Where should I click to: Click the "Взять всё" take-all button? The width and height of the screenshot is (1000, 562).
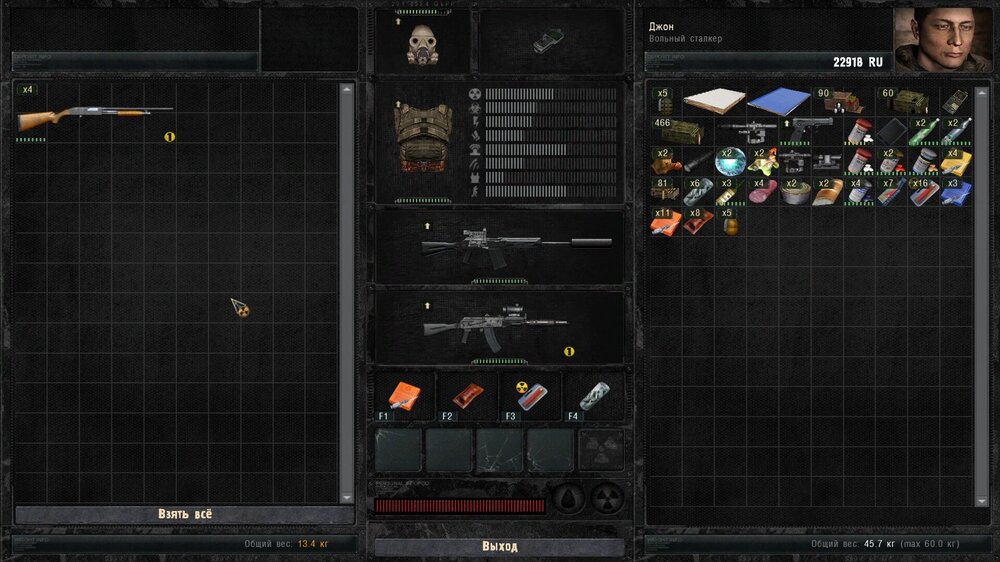pos(185,514)
